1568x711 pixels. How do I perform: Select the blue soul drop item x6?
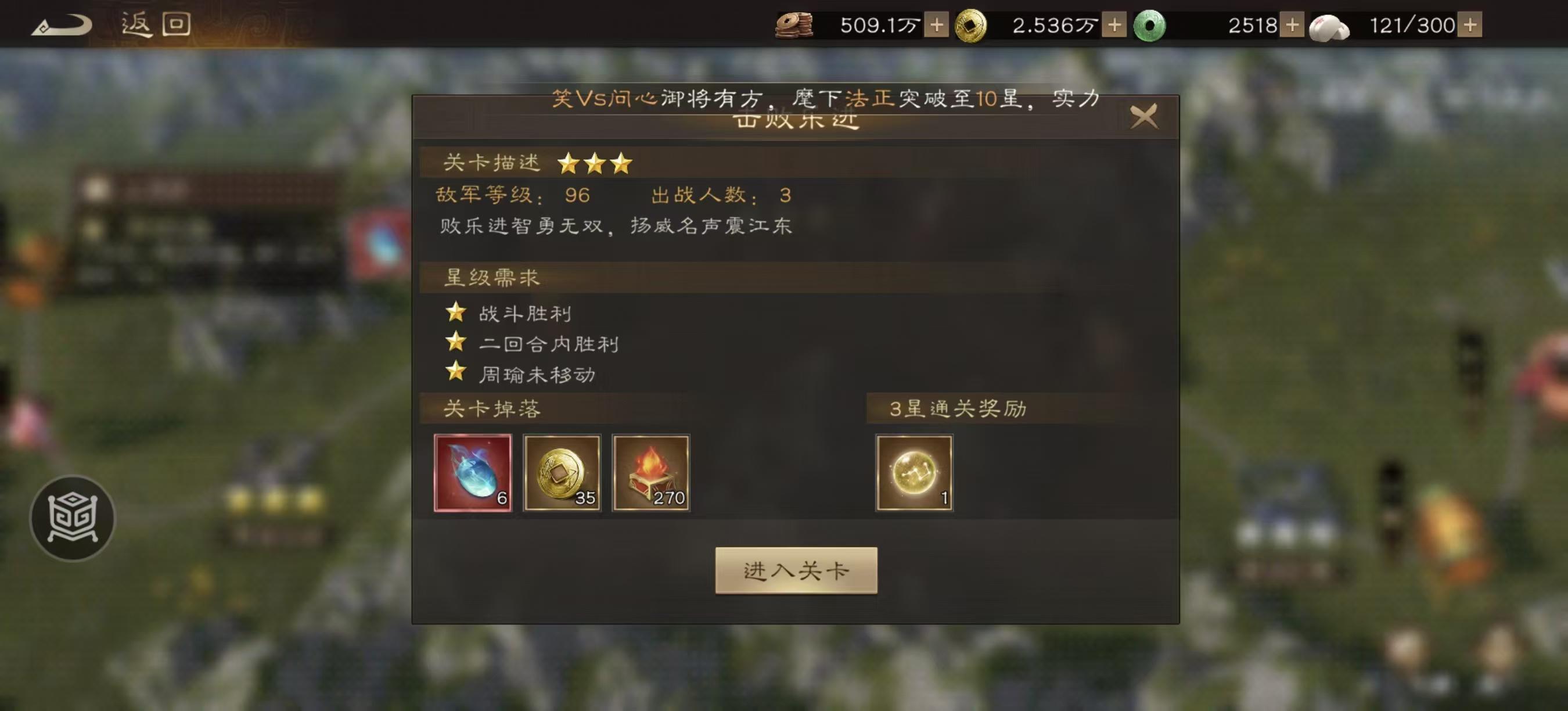472,473
